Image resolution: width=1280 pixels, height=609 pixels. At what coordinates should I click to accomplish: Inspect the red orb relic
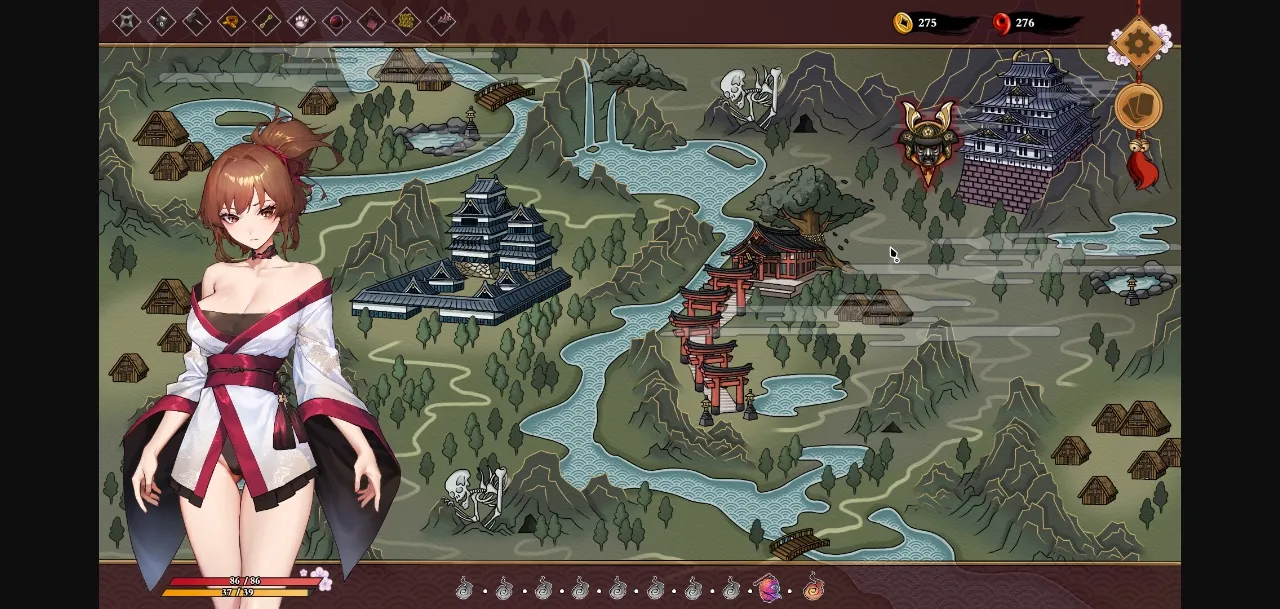click(336, 21)
